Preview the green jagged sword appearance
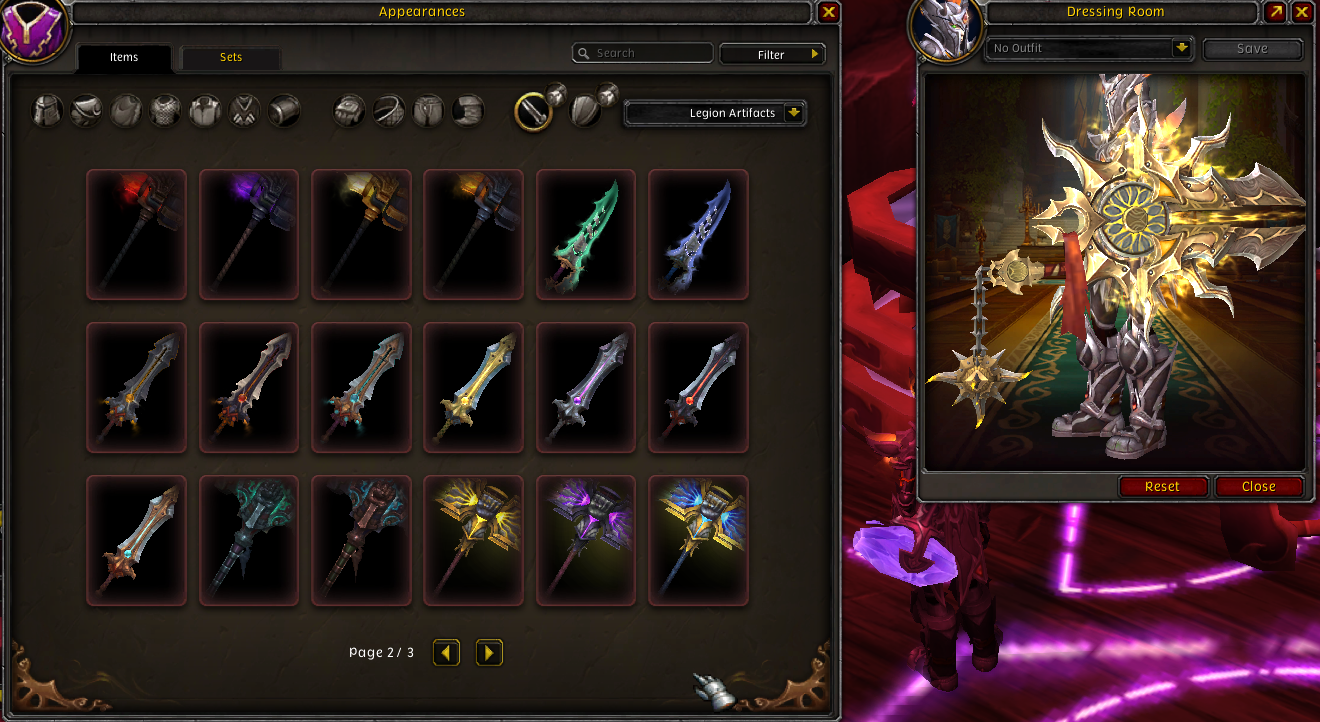The height and width of the screenshot is (722, 1320). point(586,234)
